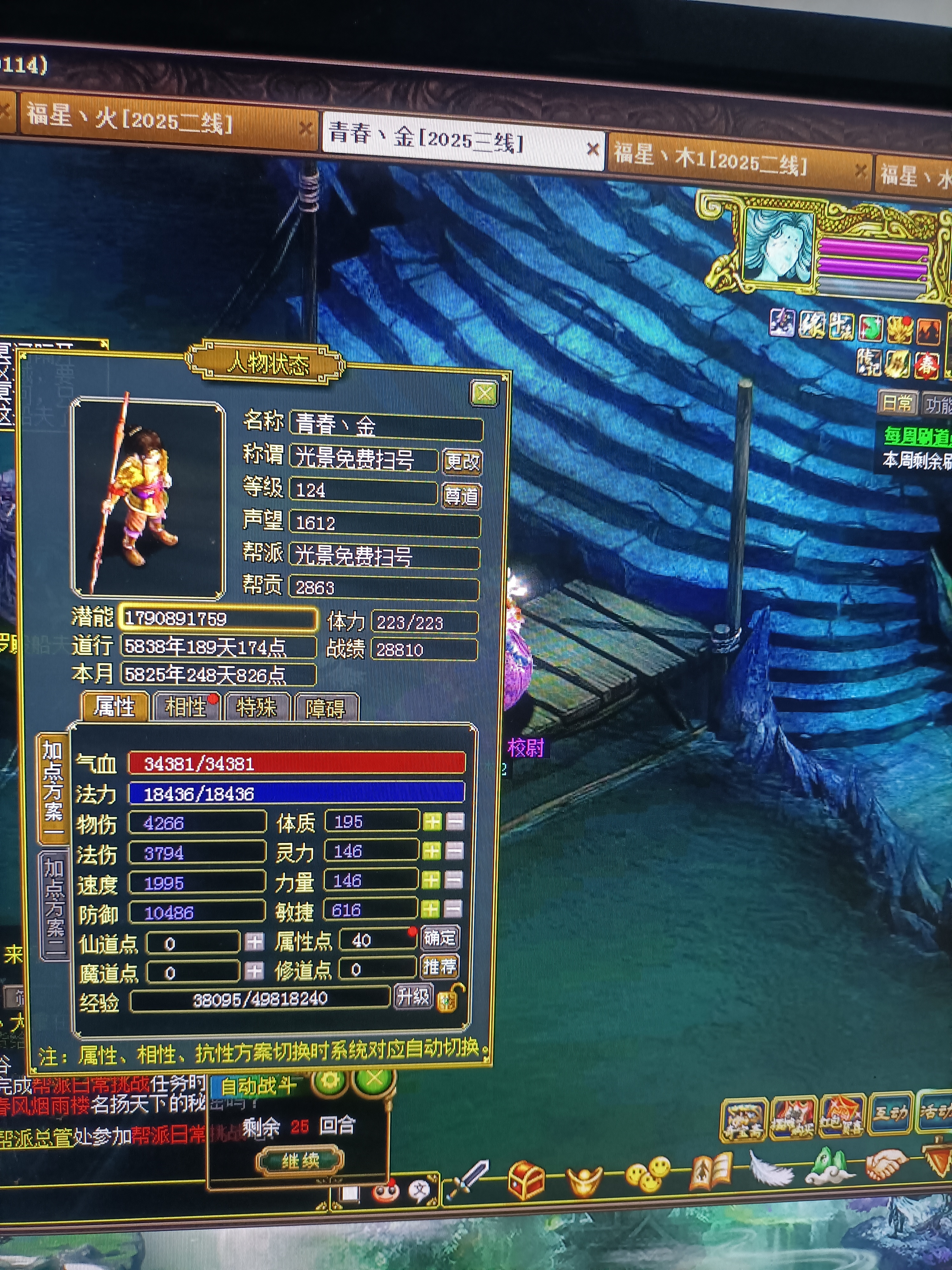
Task: Switch to the 相性 tab
Action: (186, 707)
